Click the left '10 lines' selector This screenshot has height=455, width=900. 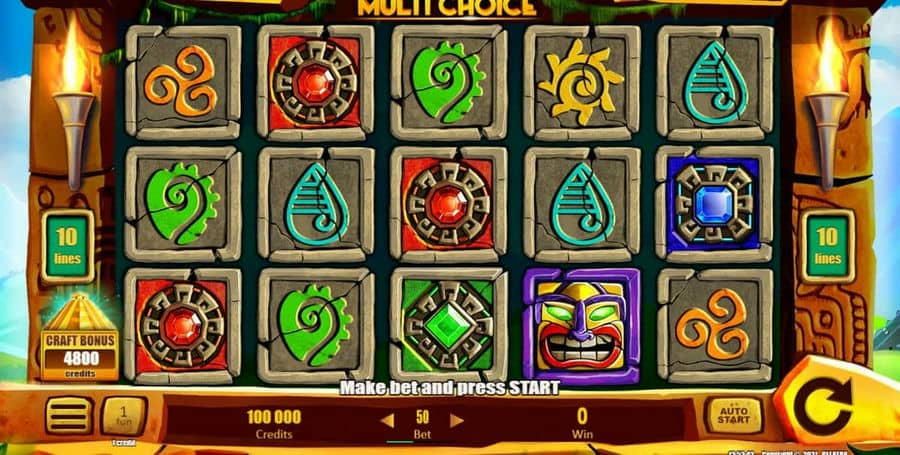(68, 247)
